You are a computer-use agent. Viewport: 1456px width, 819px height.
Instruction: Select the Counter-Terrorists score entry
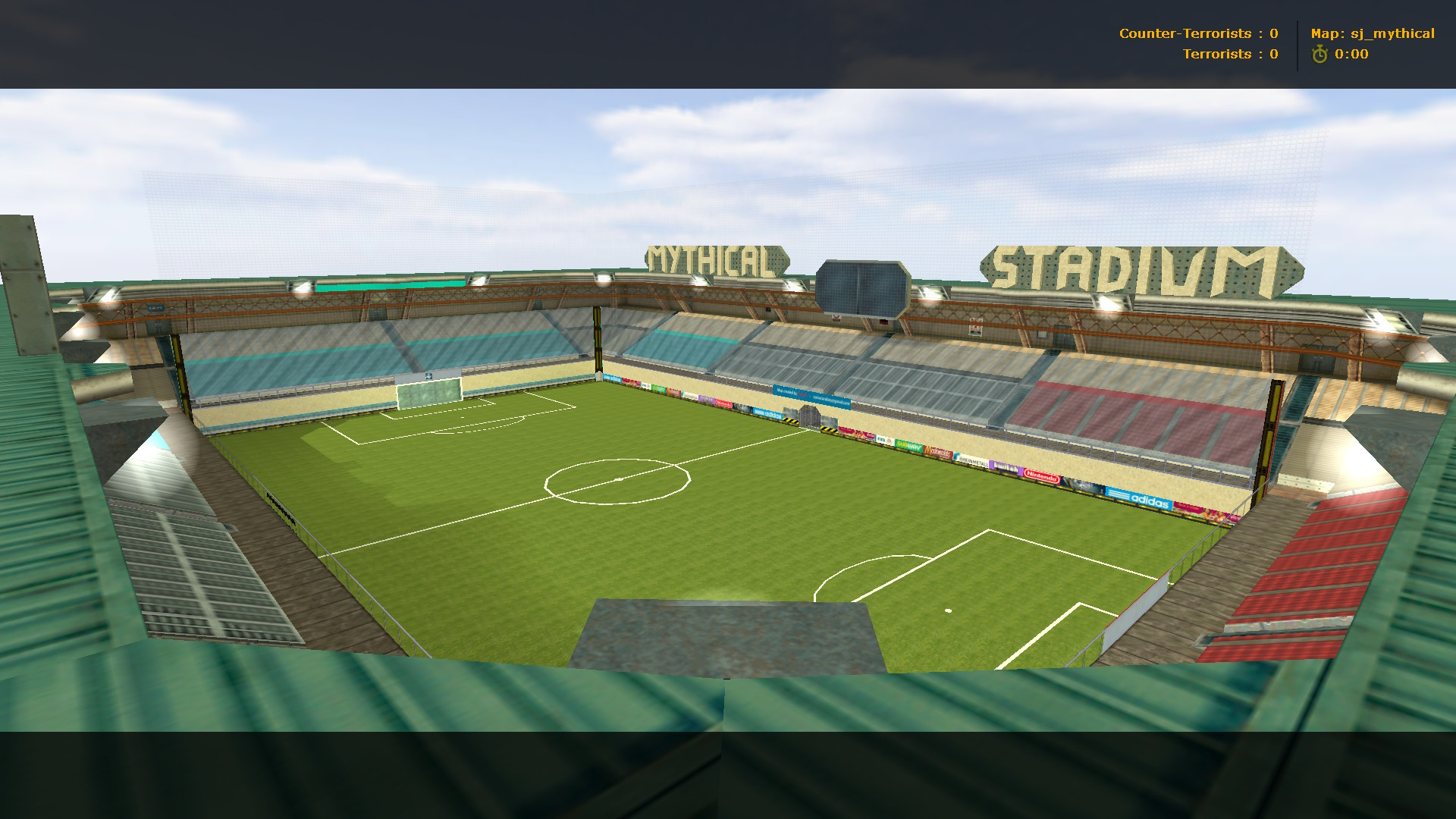[x=1197, y=33]
